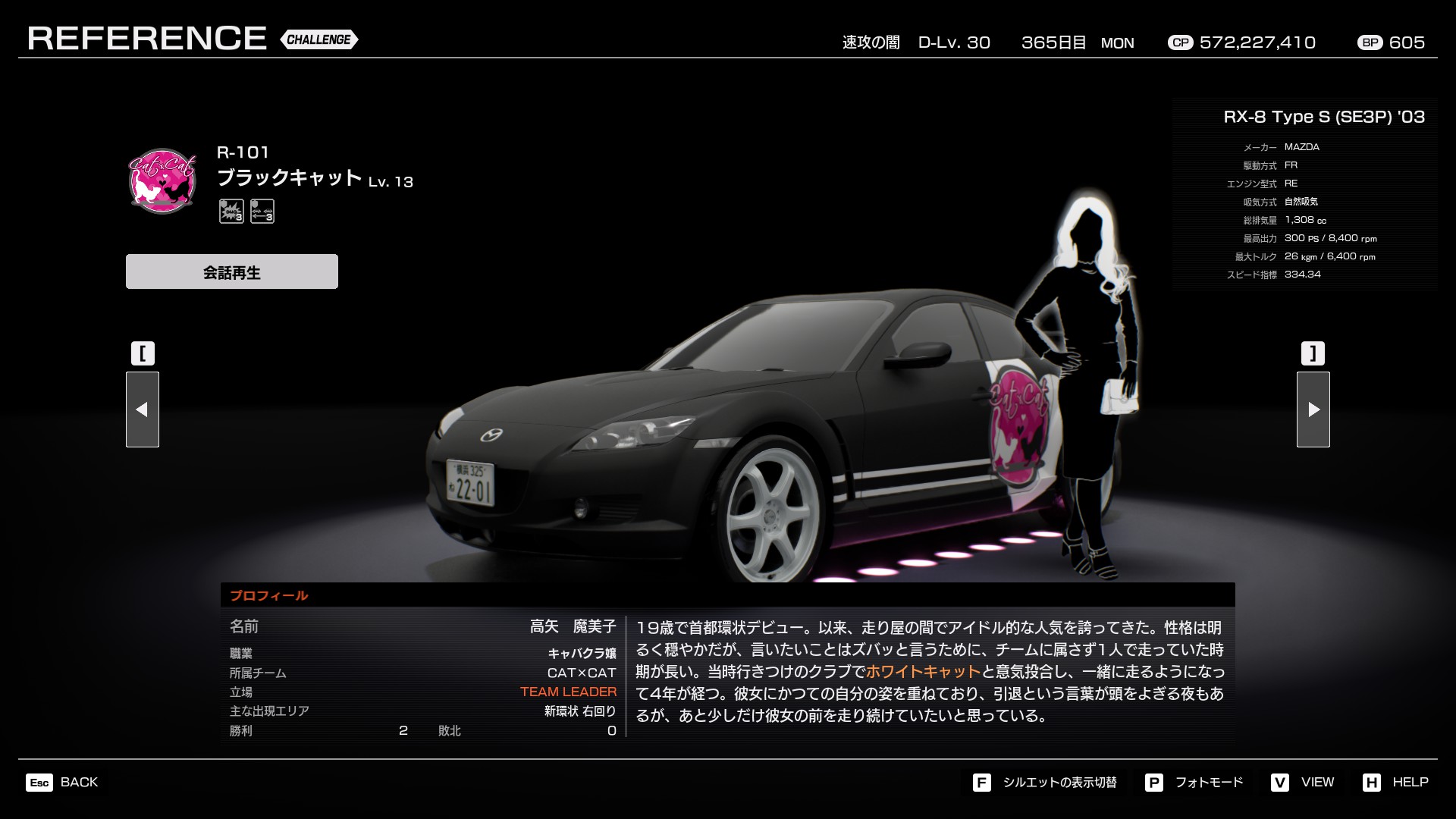This screenshot has width=1456, height=819.
Task: Toggle the silhouette display (シルエットの表示切替)
Action: [1045, 783]
